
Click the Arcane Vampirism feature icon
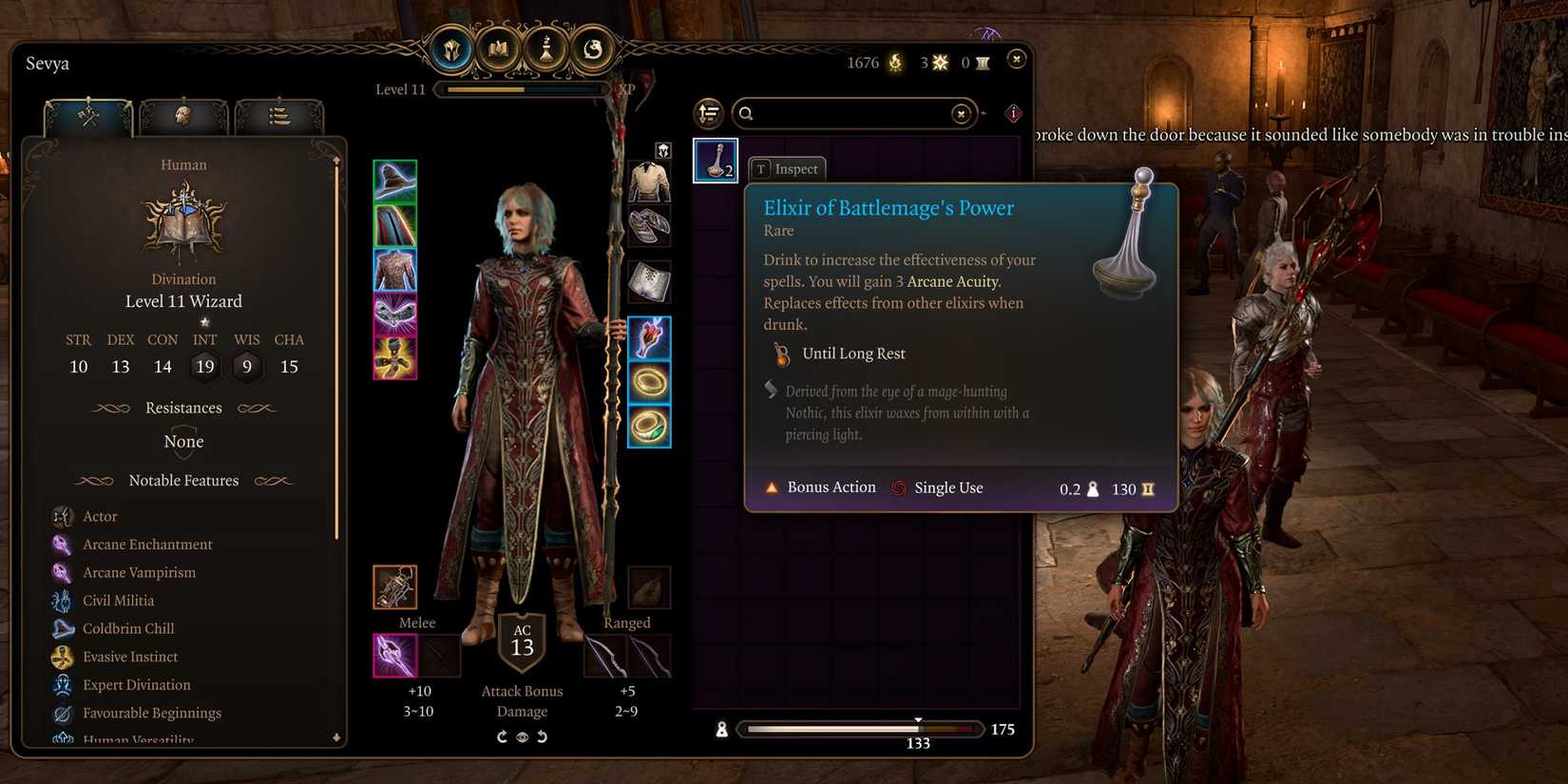click(x=63, y=572)
